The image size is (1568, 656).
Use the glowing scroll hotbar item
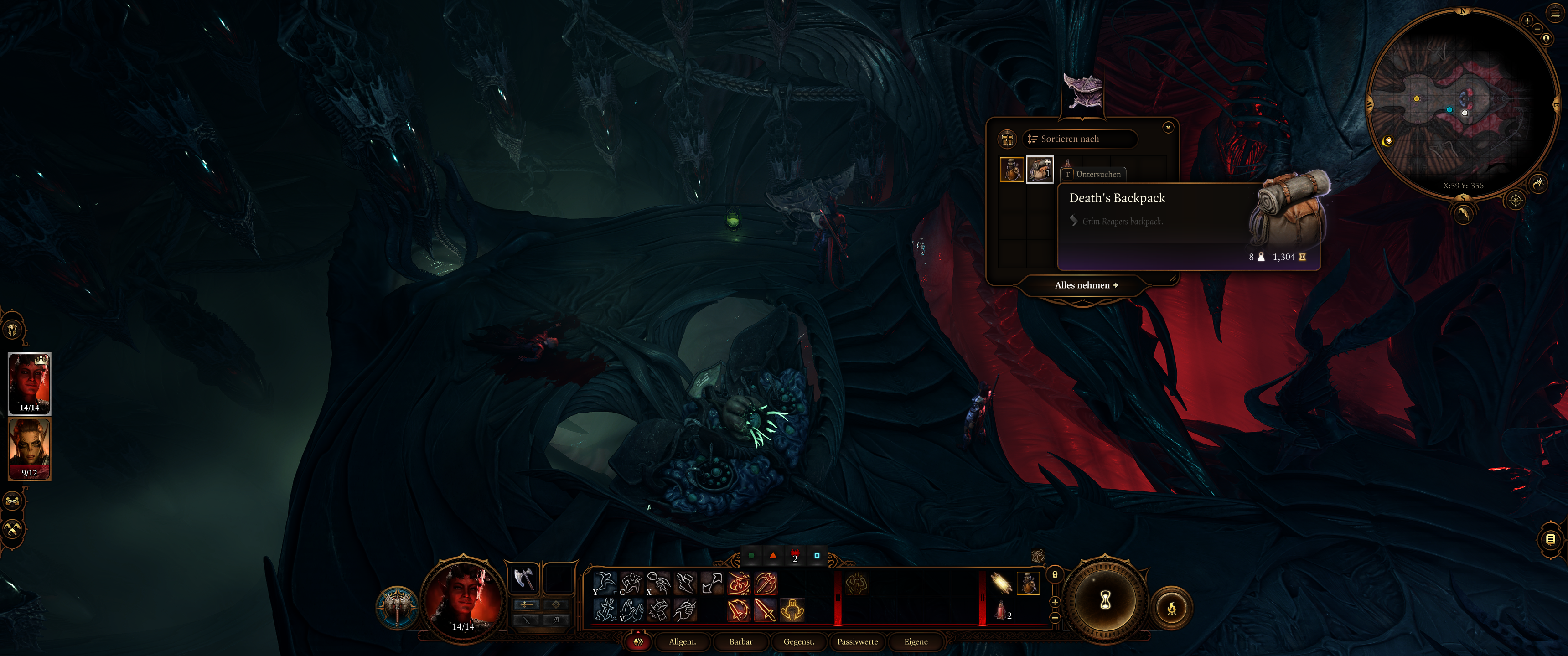click(1001, 583)
